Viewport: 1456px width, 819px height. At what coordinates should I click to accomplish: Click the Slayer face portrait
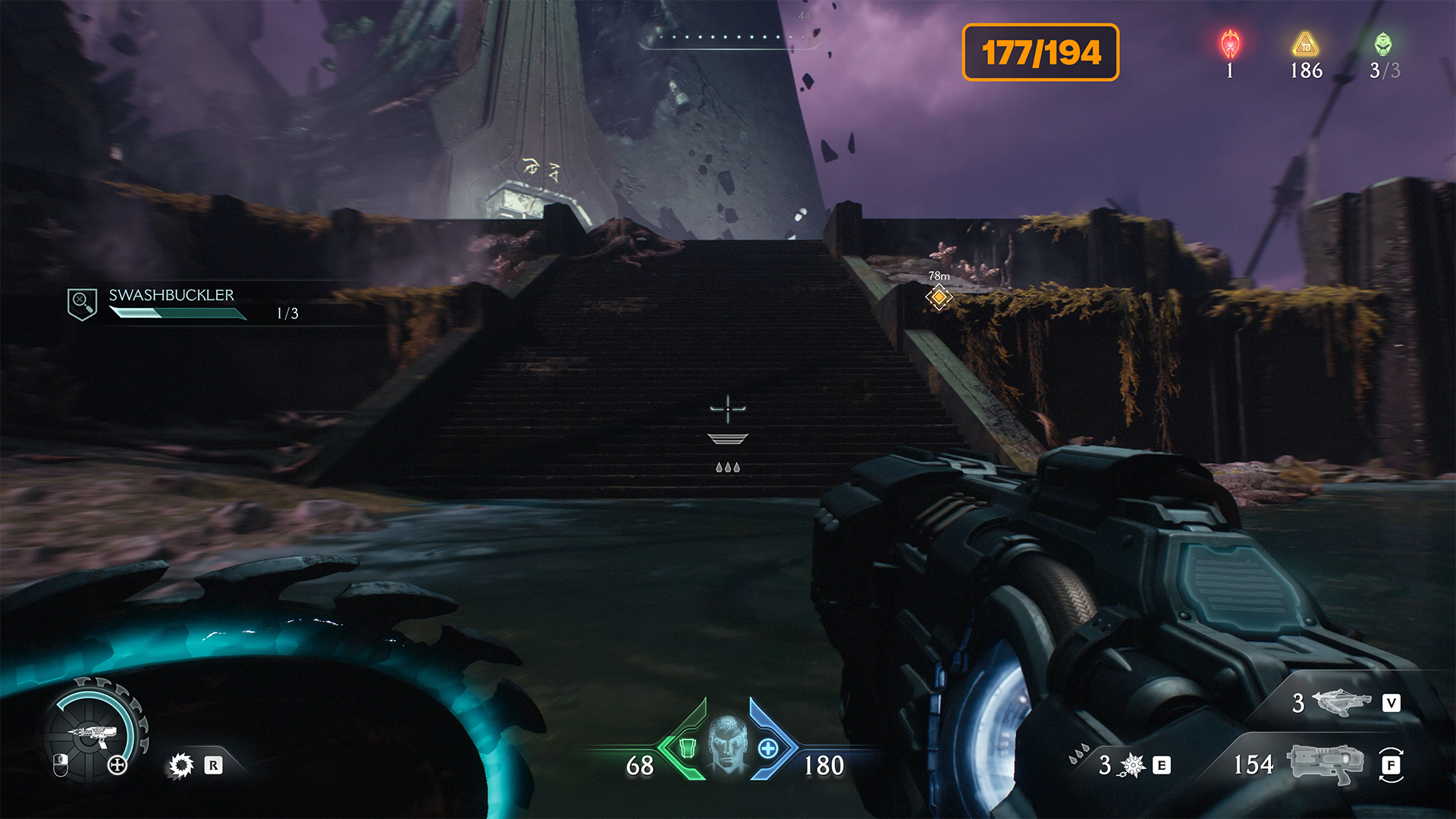(x=728, y=744)
